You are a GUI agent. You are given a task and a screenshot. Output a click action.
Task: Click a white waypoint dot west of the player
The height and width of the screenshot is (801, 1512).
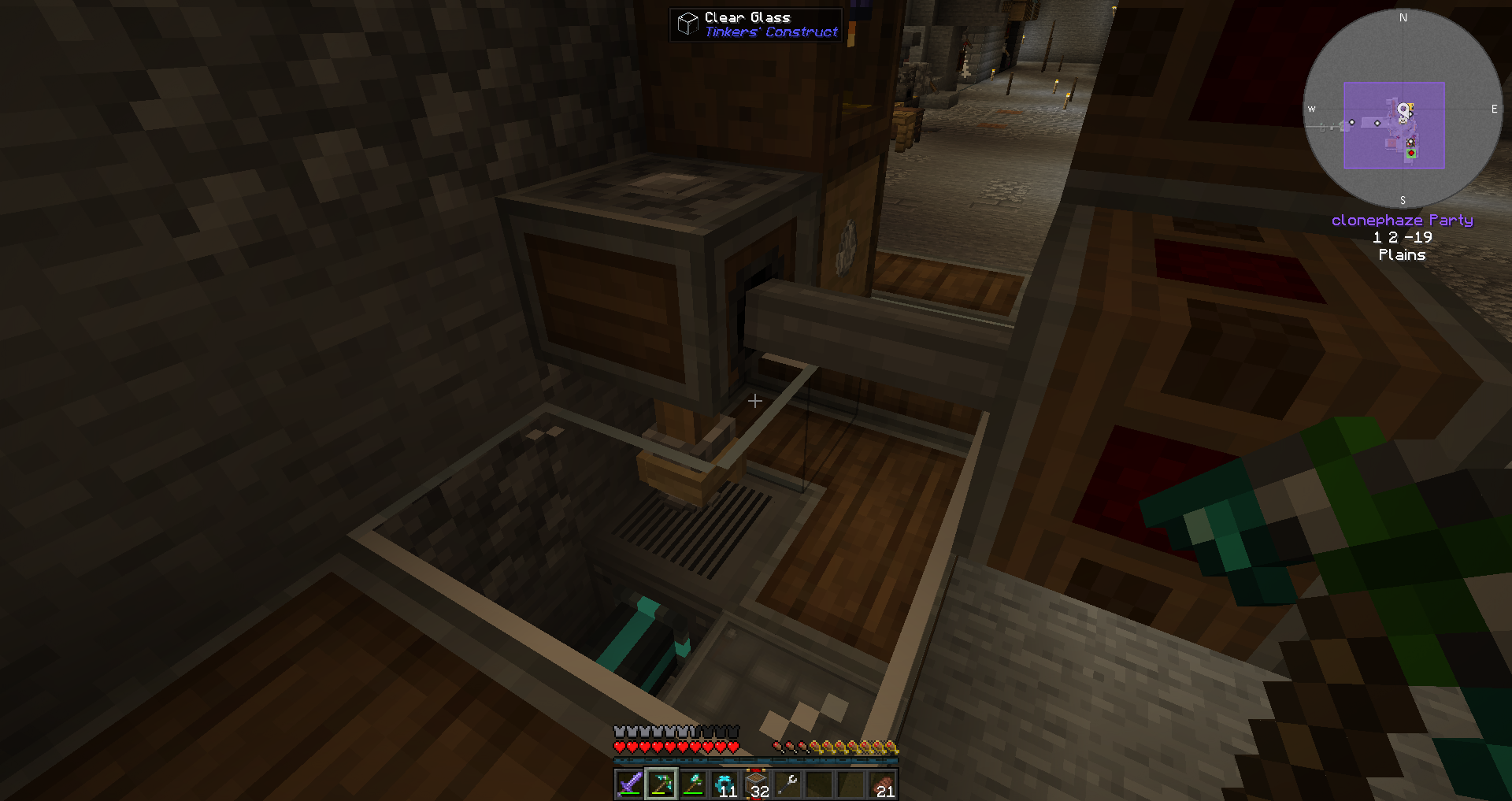coord(1351,122)
